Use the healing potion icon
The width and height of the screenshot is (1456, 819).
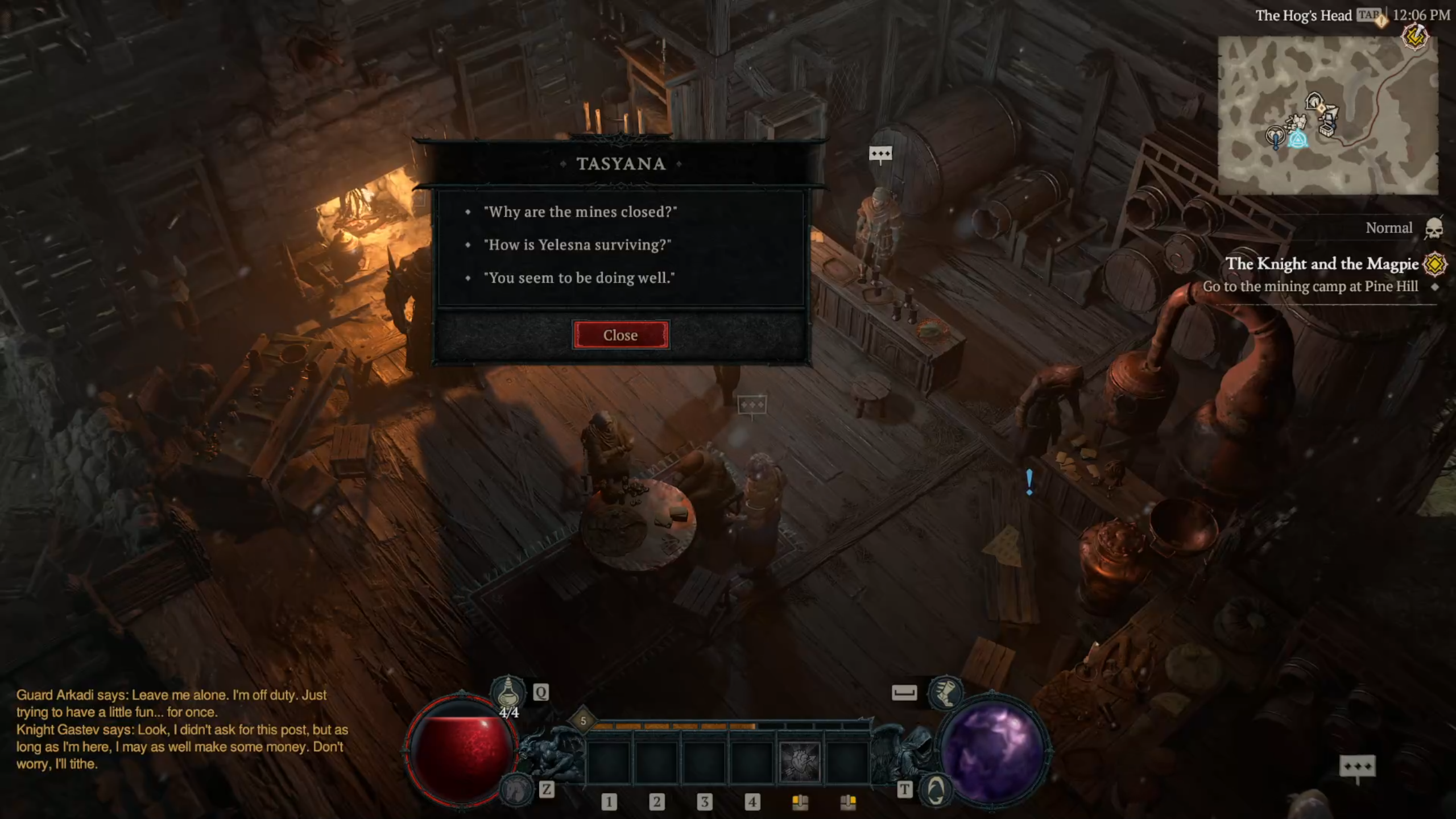point(507,693)
